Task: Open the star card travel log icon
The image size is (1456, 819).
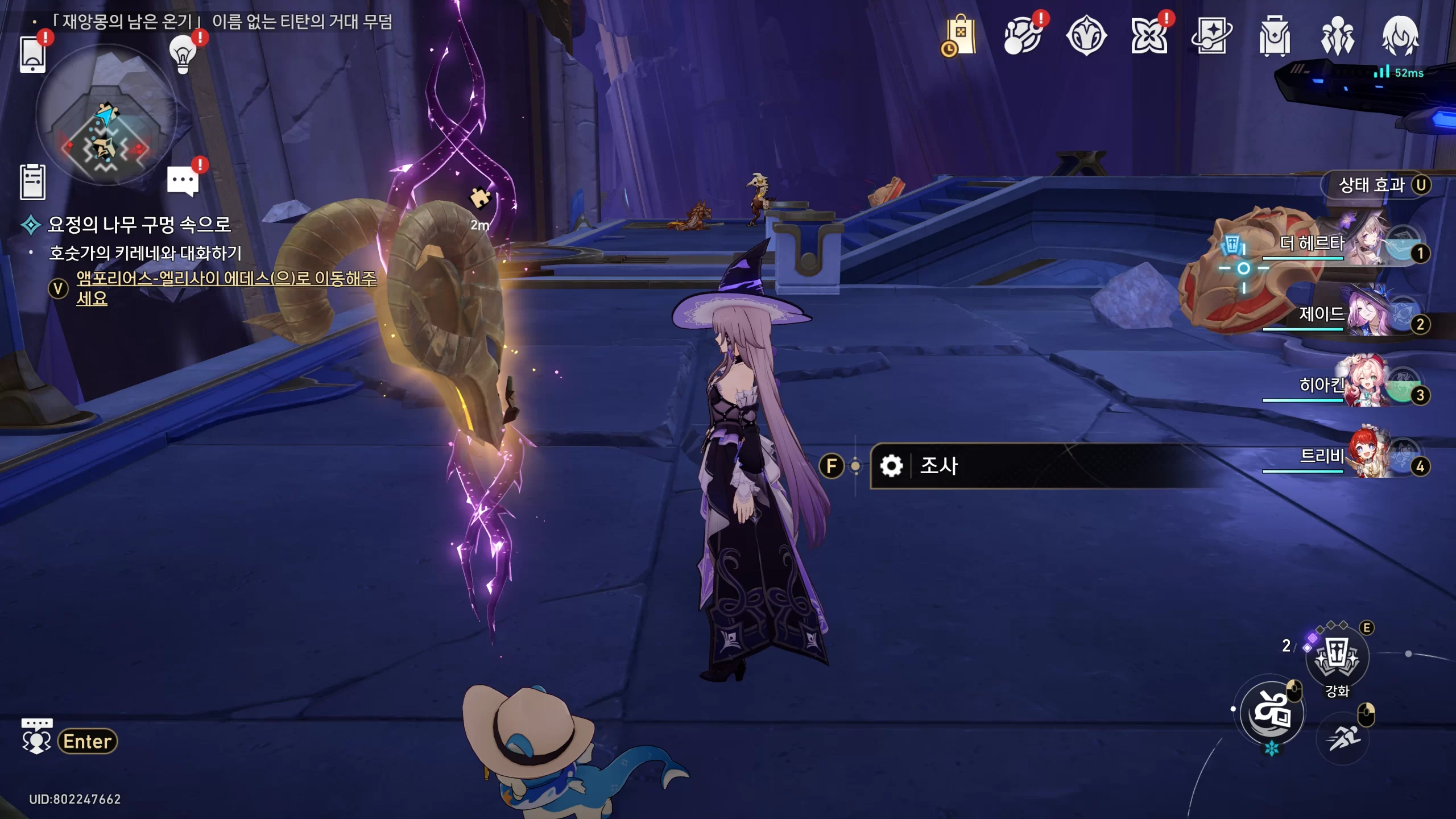Action: pos(1211,36)
